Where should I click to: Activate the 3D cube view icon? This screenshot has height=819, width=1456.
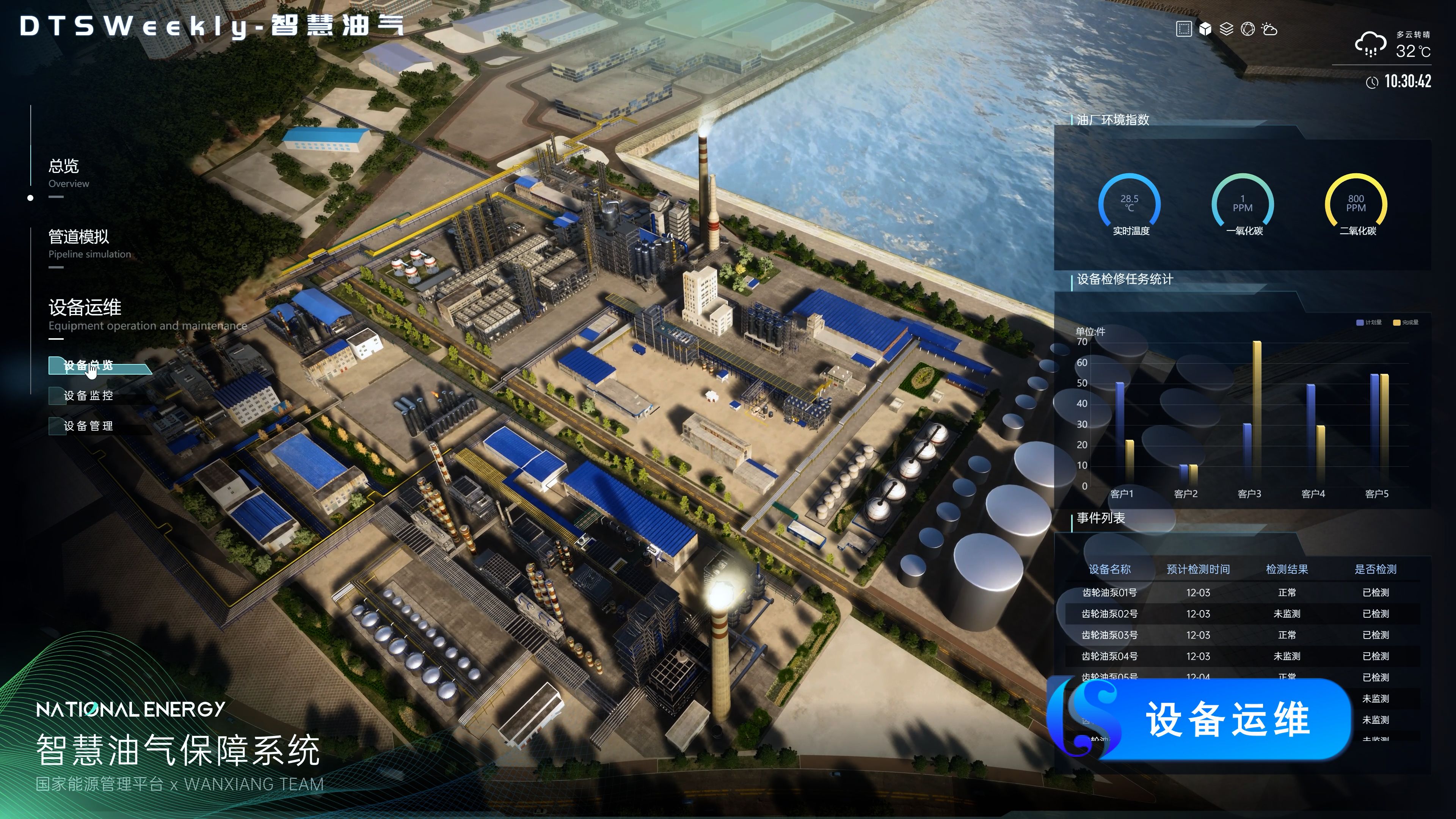tap(1205, 30)
